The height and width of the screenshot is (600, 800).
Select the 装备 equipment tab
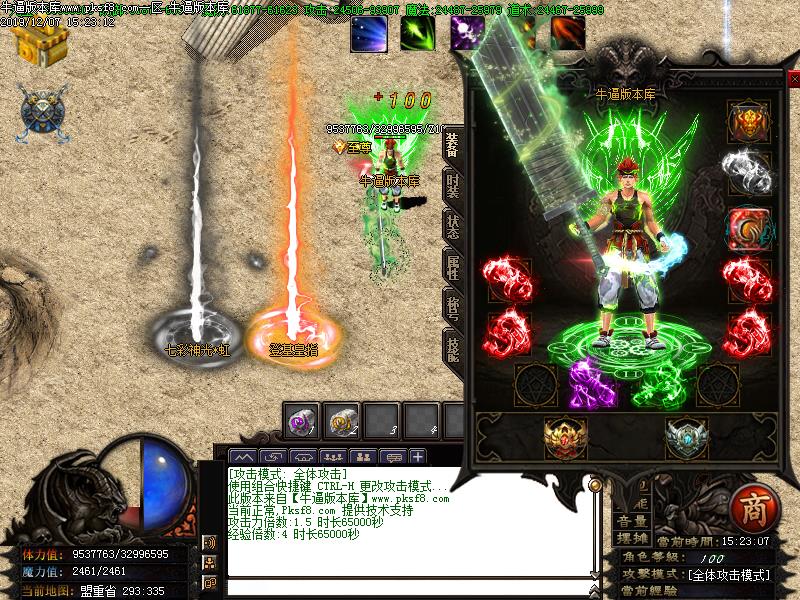coord(452,145)
